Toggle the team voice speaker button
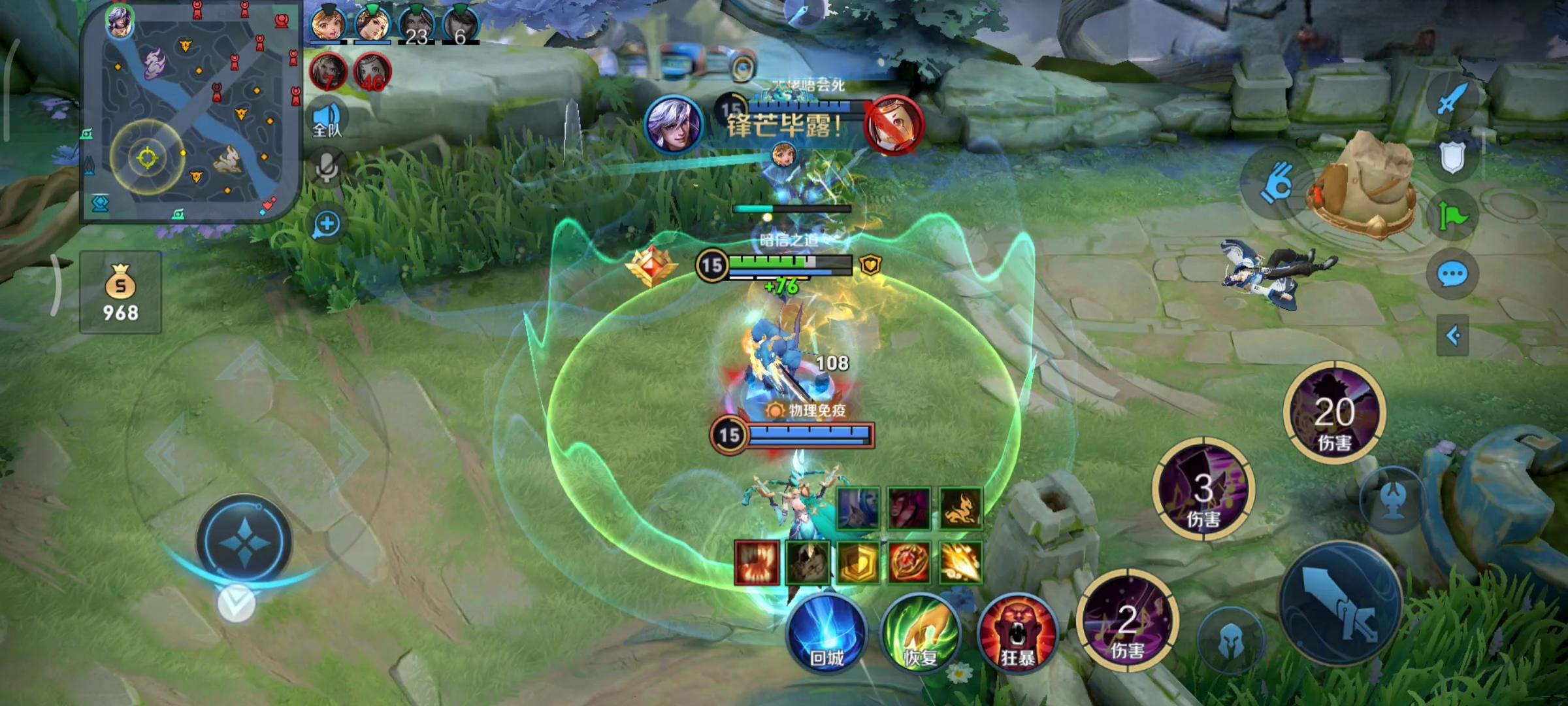The height and width of the screenshot is (706, 1568). 327,119
